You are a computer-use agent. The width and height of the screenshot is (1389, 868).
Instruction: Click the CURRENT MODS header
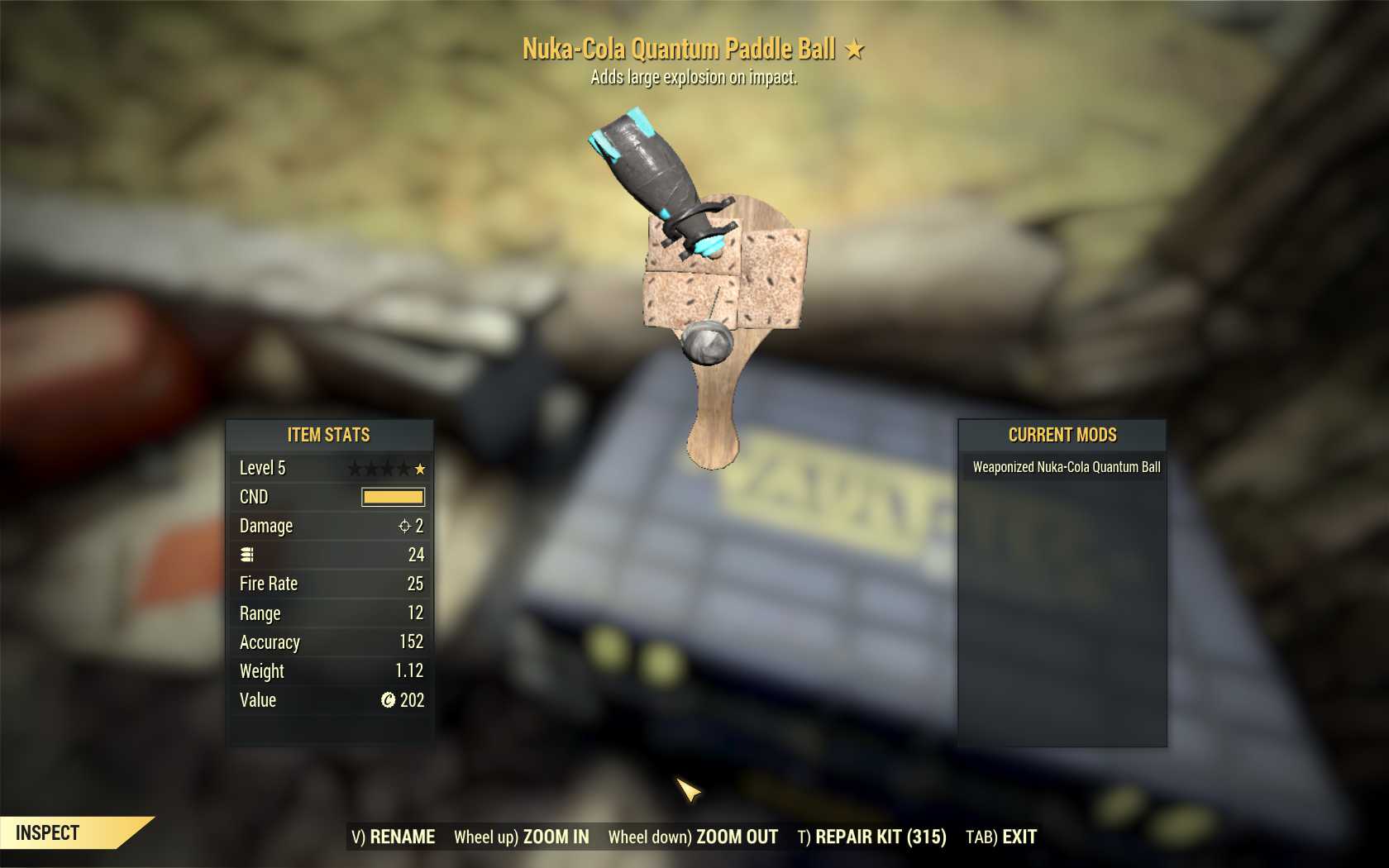[x=1062, y=436]
